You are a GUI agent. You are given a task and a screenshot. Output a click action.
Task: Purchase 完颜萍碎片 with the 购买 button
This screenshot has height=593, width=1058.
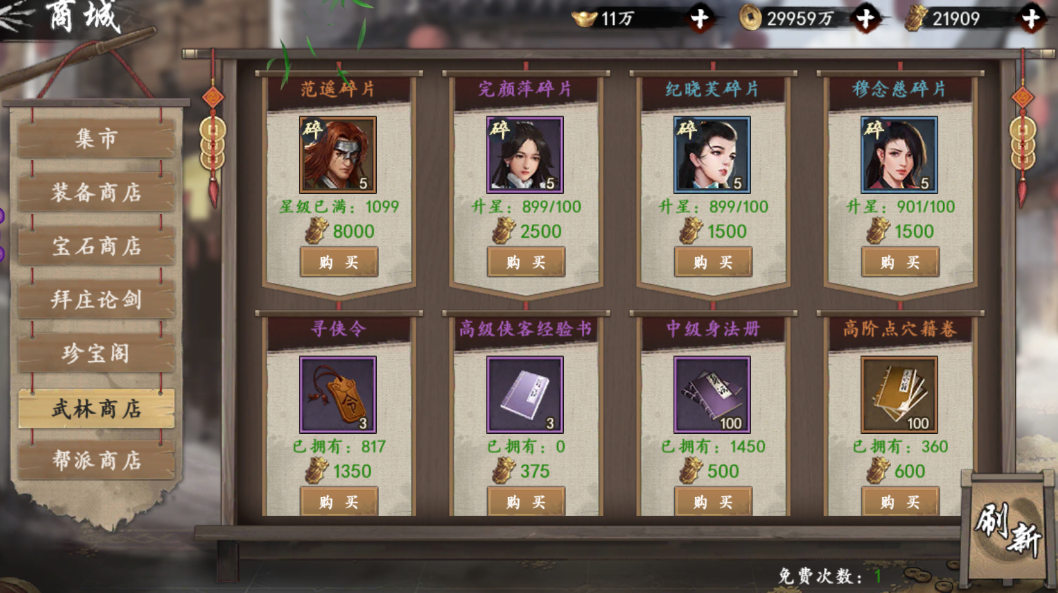click(x=526, y=262)
